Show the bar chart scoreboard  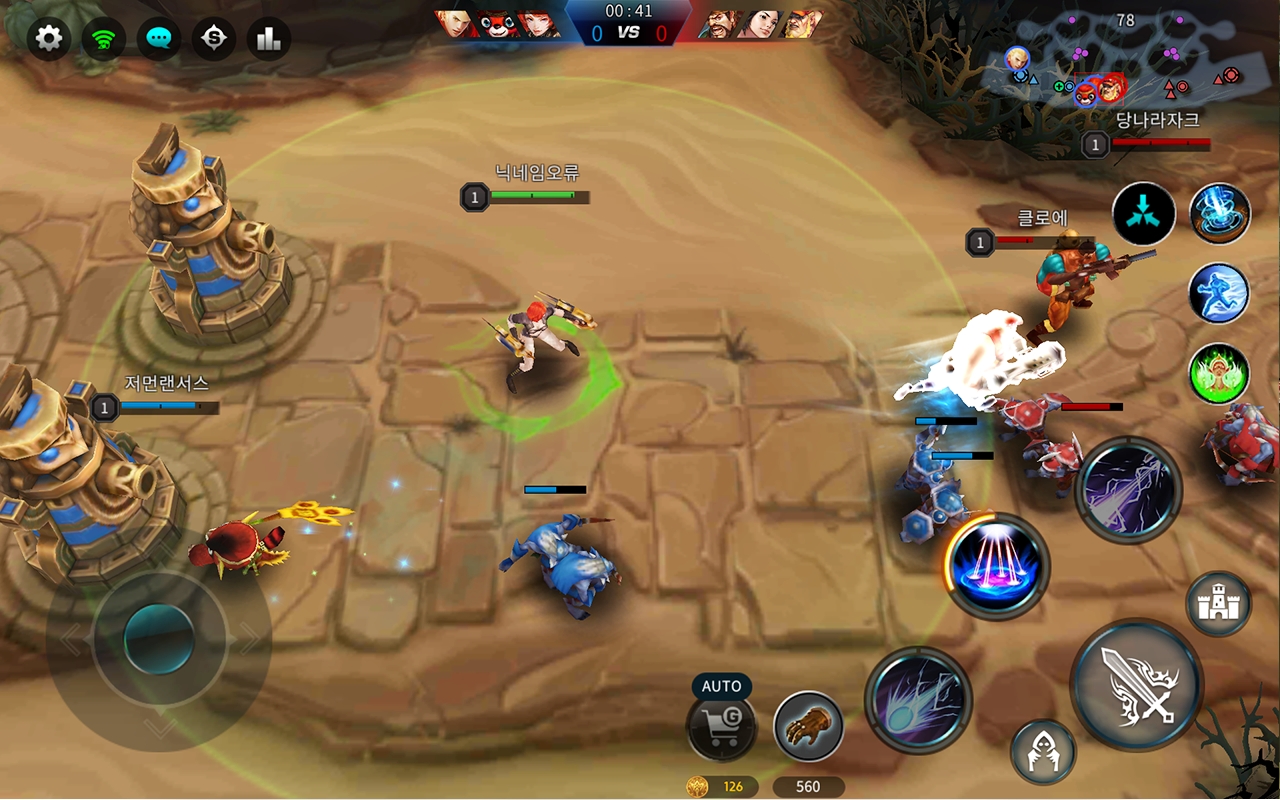coord(268,39)
